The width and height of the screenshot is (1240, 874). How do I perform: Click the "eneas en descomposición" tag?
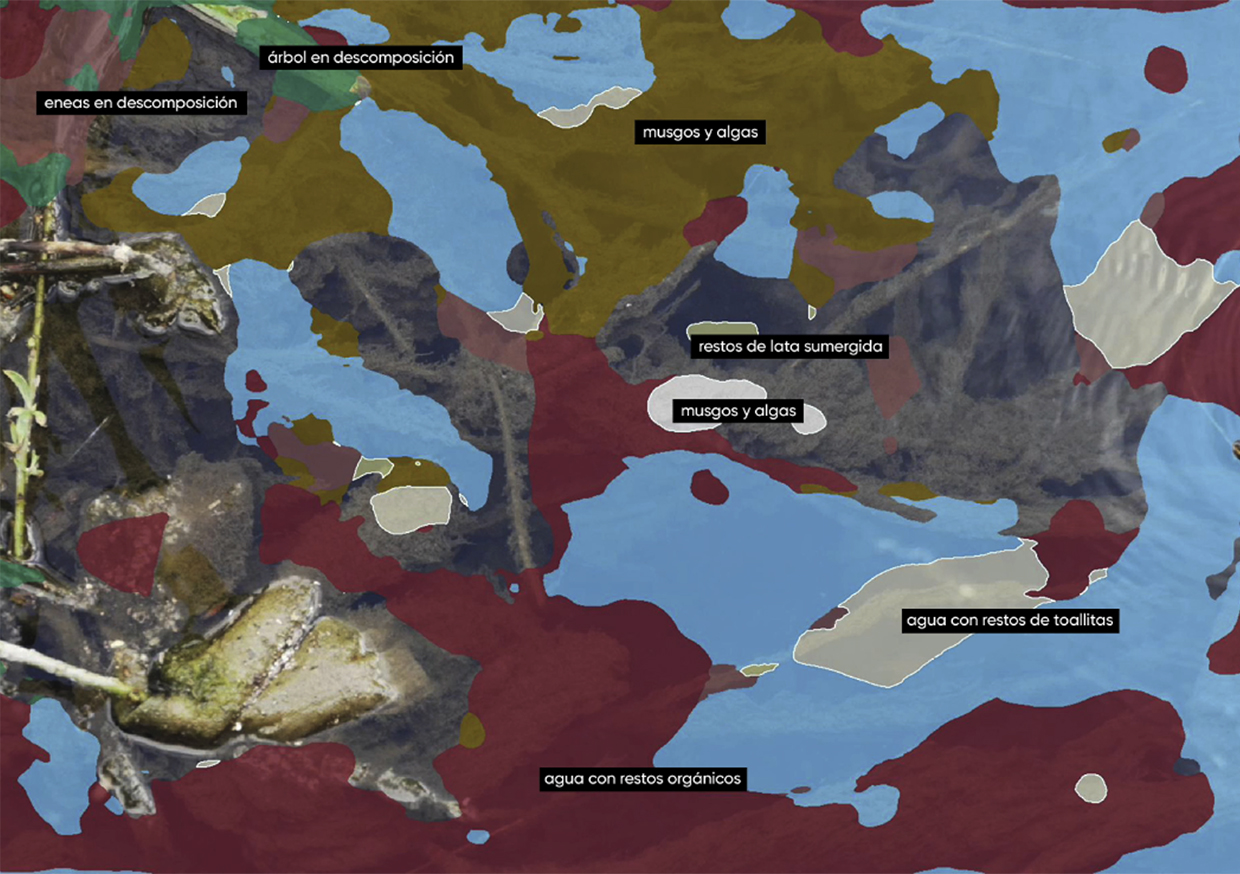(141, 102)
